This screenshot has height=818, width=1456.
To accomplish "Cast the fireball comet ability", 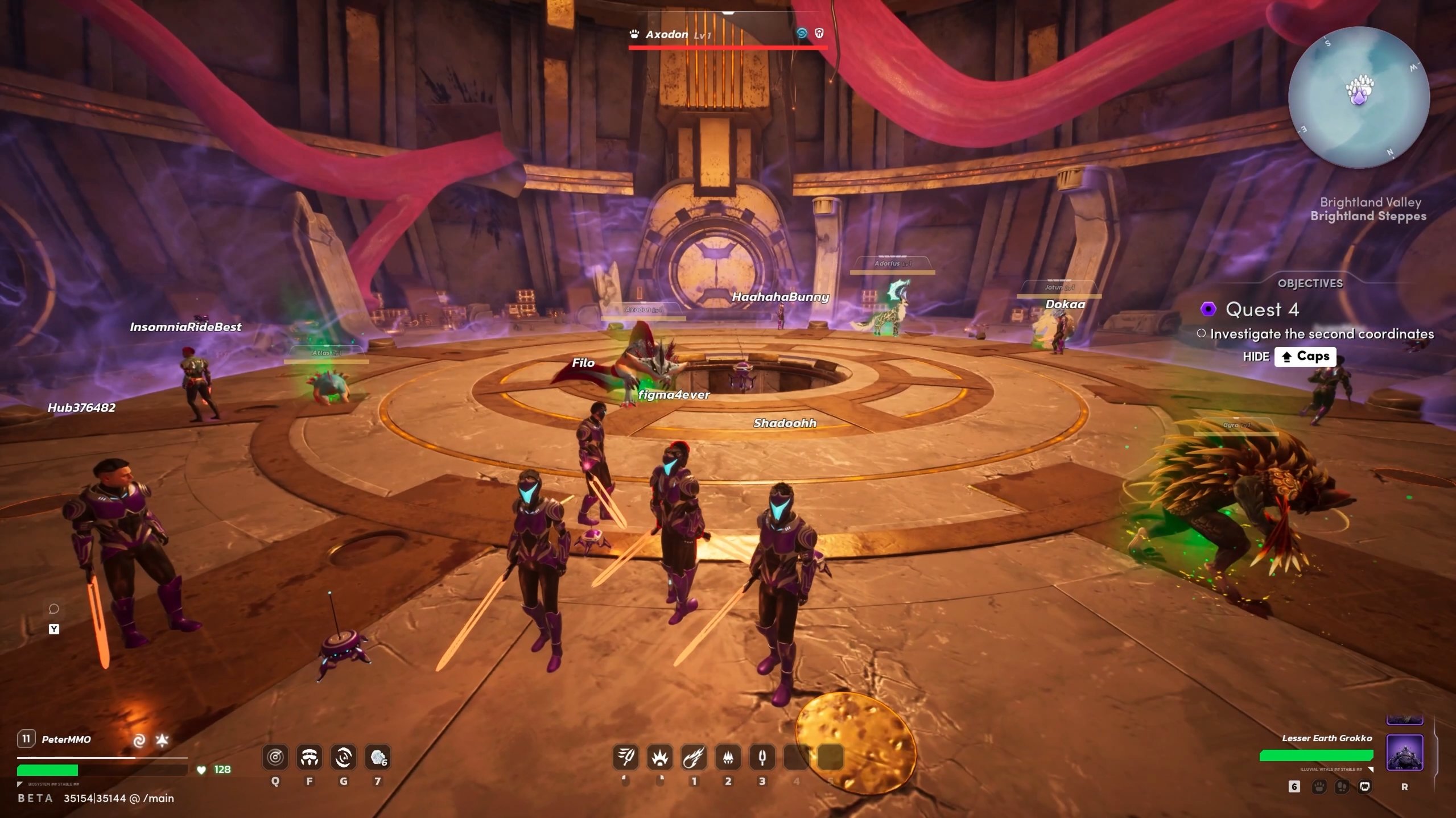I will tap(694, 757).
